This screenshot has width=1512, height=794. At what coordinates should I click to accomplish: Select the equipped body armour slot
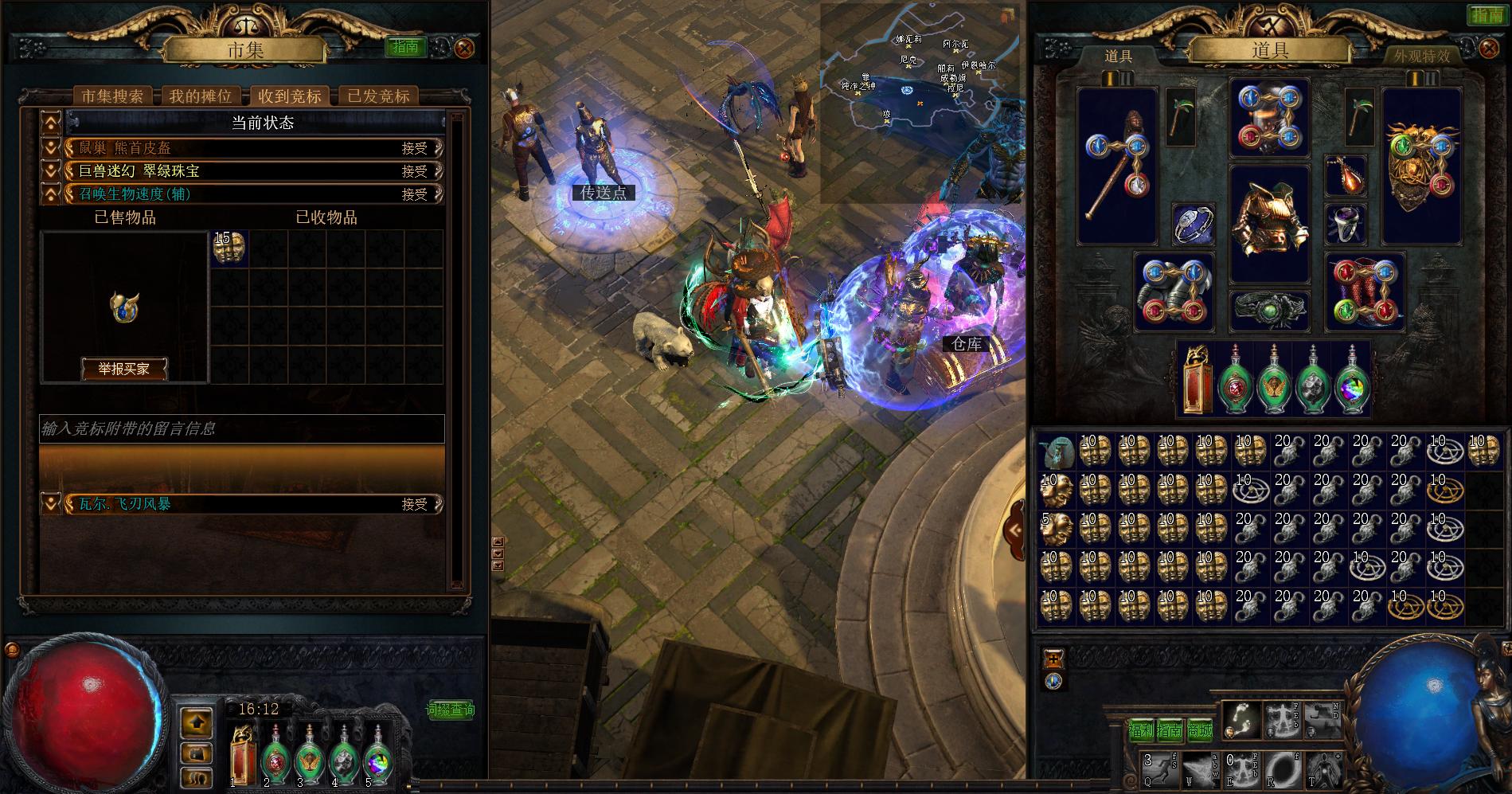point(1269,224)
